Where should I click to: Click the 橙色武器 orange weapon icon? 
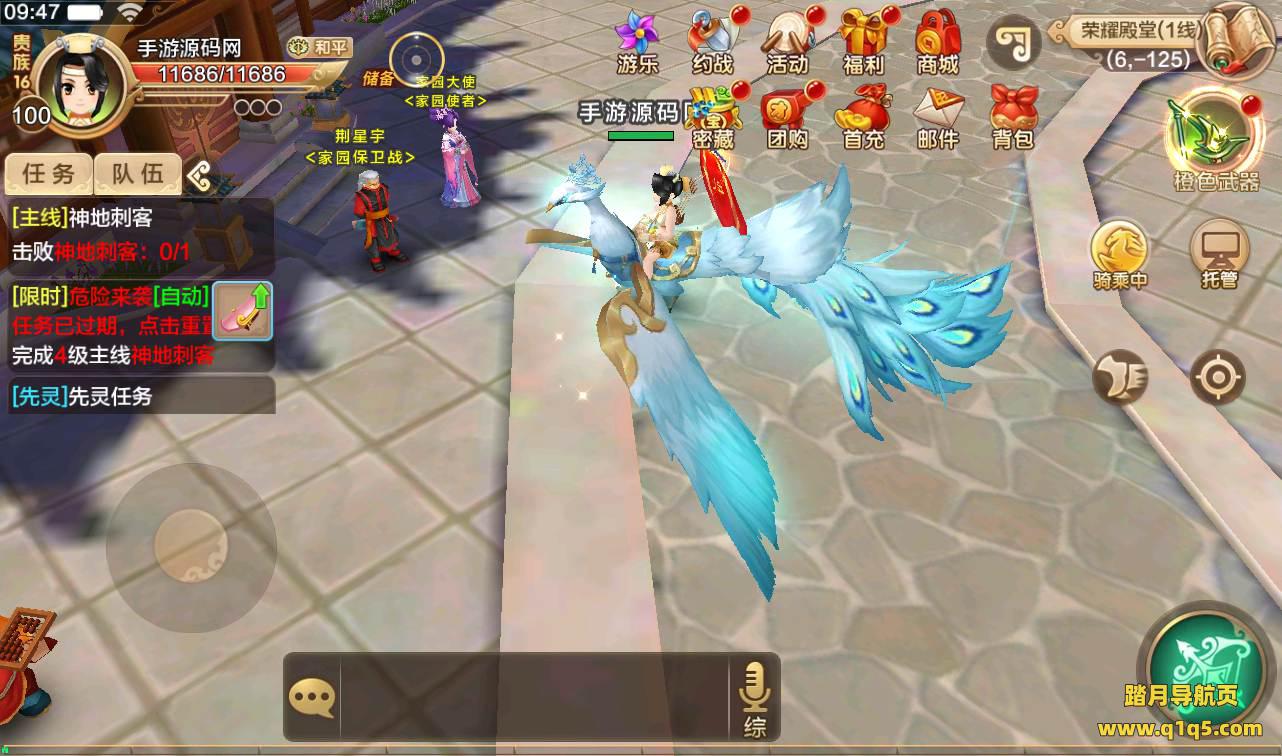point(1216,140)
